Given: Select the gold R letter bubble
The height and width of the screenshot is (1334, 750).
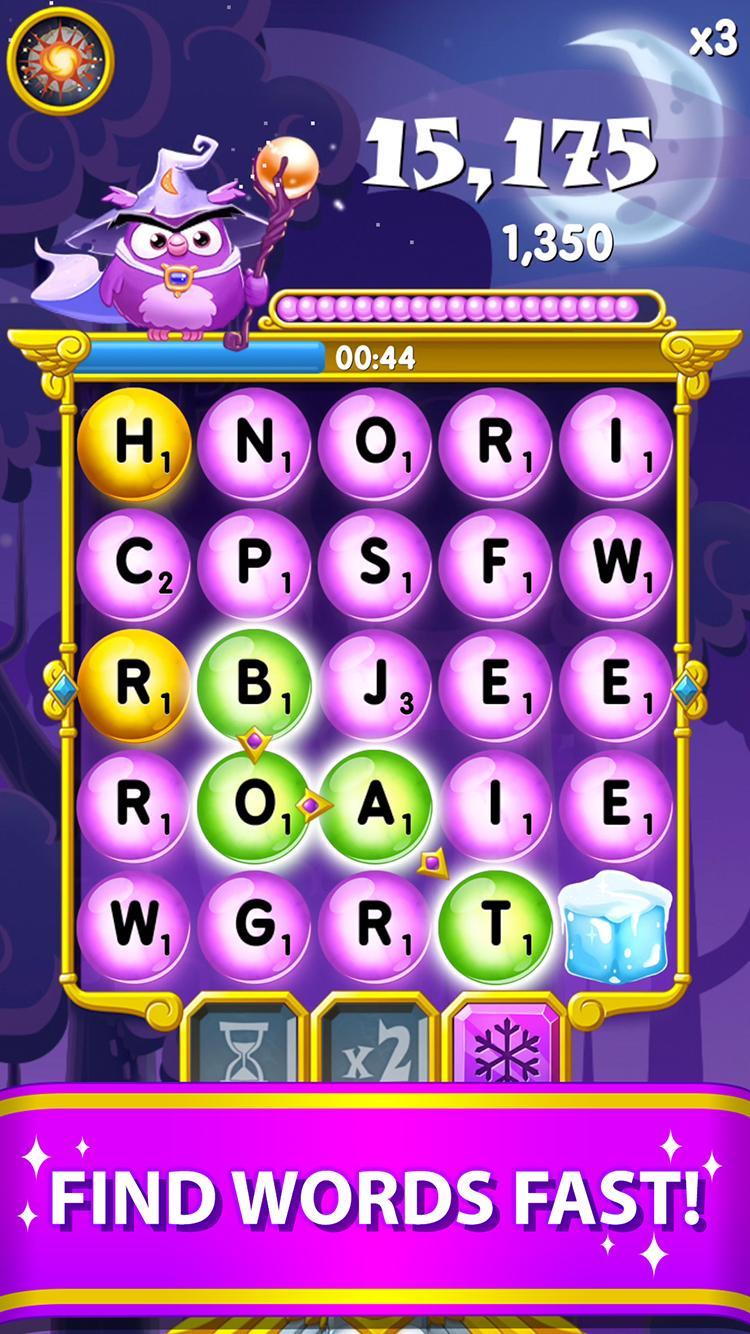Looking at the screenshot, I should (x=134, y=686).
